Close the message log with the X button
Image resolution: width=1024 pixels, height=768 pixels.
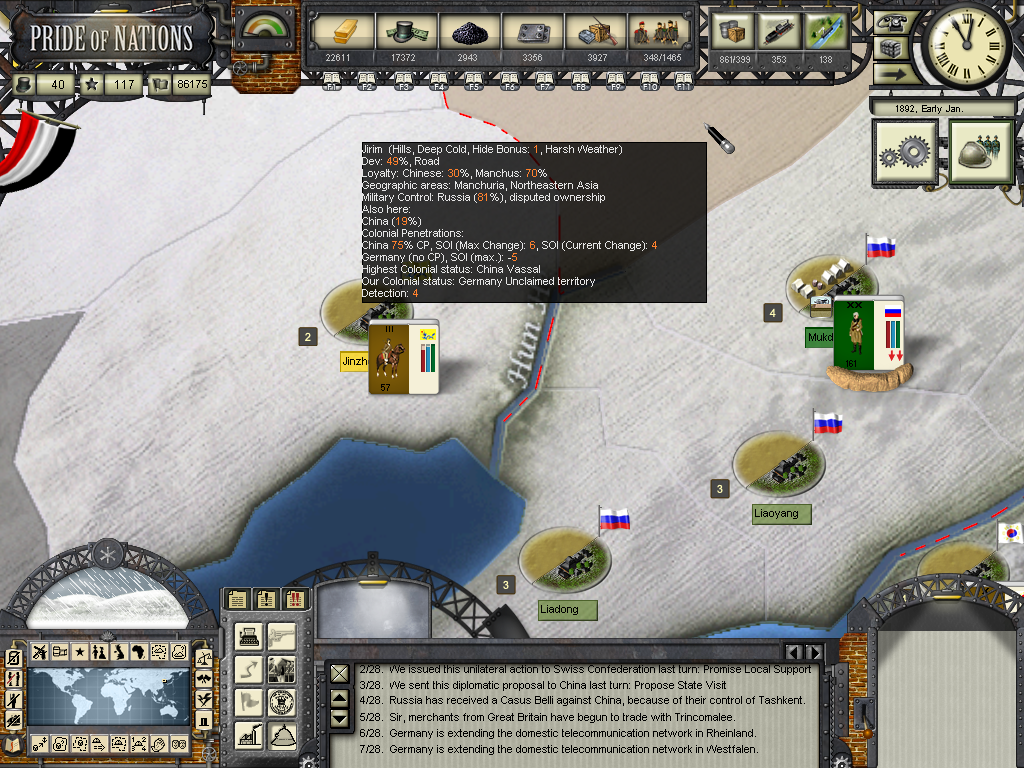(x=340, y=673)
